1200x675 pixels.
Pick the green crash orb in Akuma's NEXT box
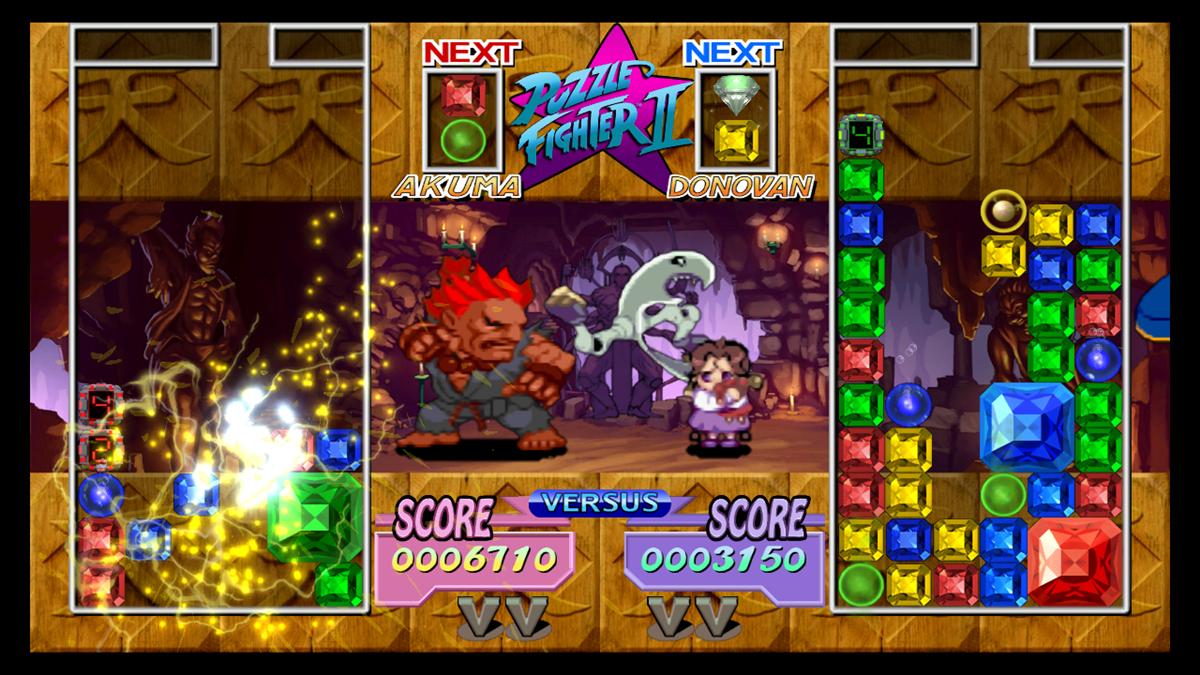click(x=462, y=140)
